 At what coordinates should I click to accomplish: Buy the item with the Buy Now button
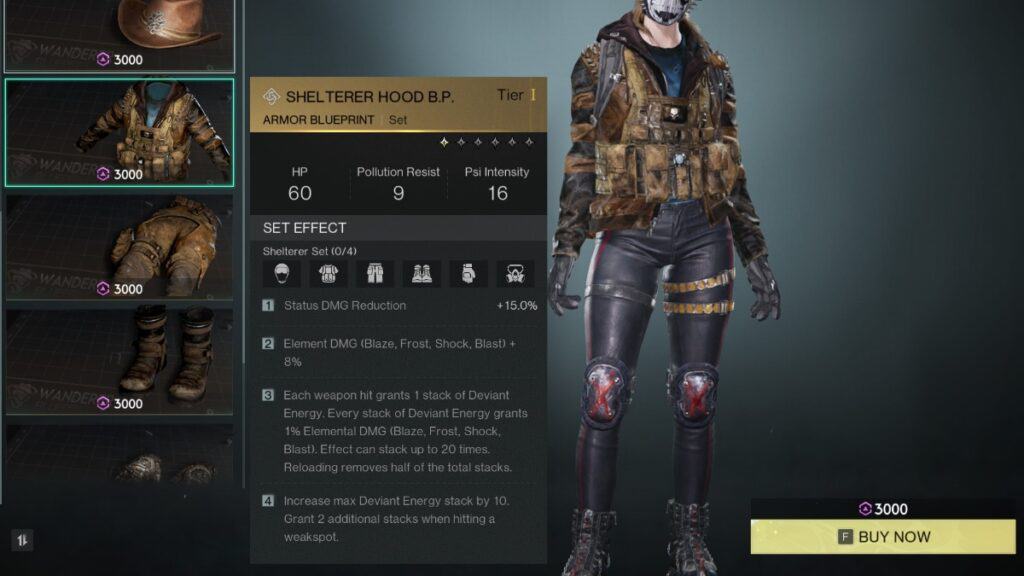[885, 537]
